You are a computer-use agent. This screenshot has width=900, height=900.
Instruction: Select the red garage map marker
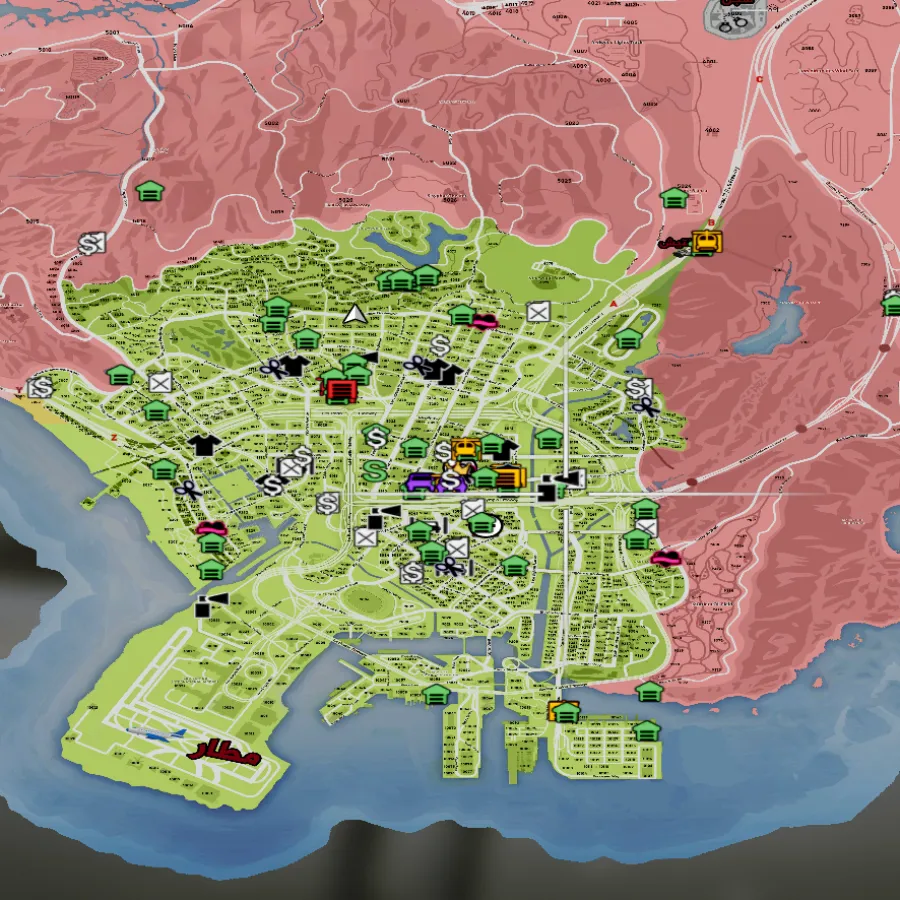point(340,387)
